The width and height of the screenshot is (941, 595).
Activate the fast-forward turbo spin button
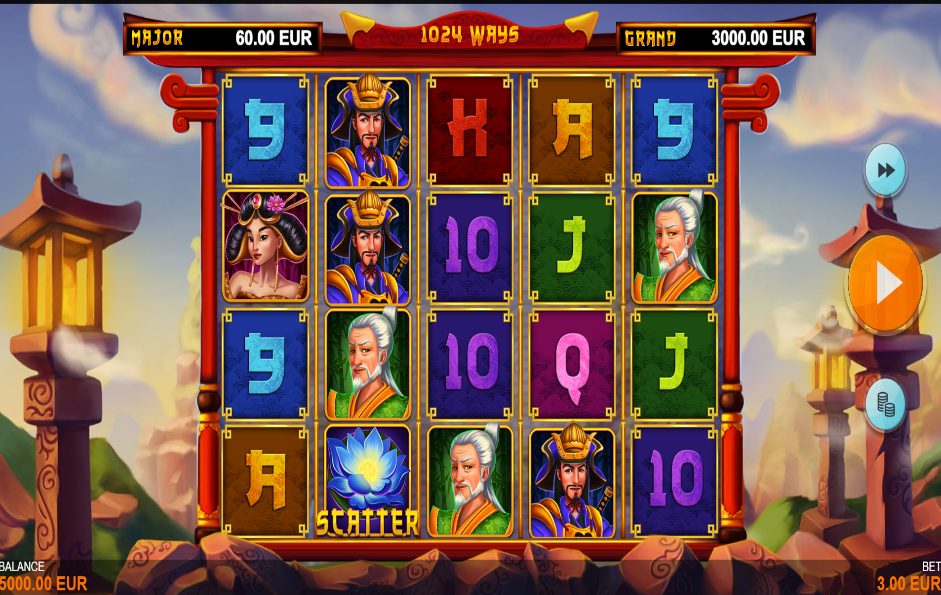885,170
